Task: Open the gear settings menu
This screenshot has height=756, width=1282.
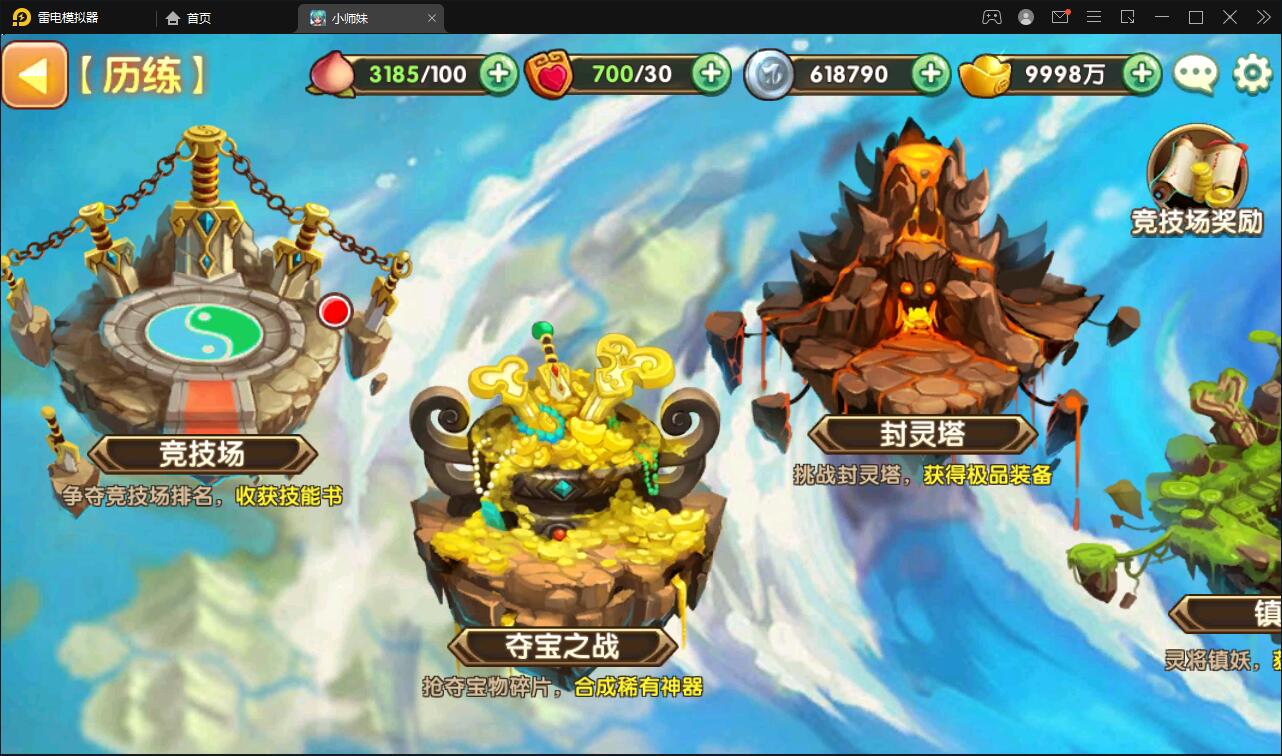Action: click(1252, 74)
